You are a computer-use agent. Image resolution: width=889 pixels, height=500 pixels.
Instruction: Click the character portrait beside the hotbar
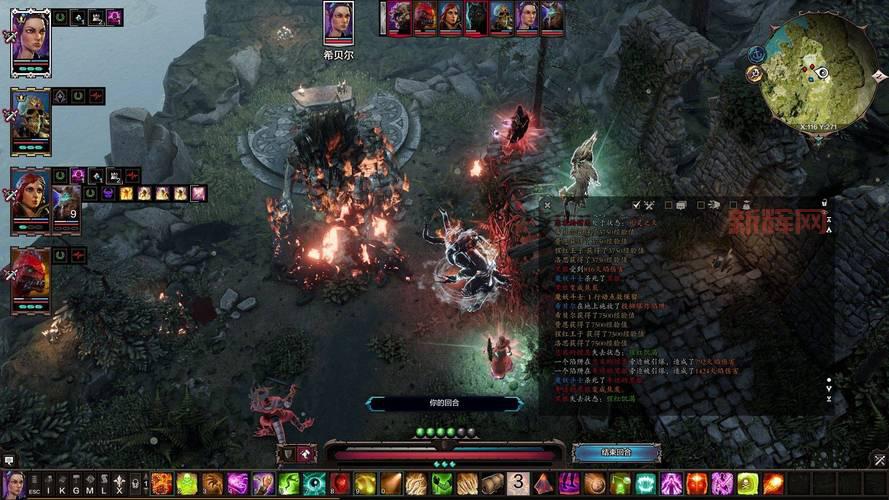(14, 484)
